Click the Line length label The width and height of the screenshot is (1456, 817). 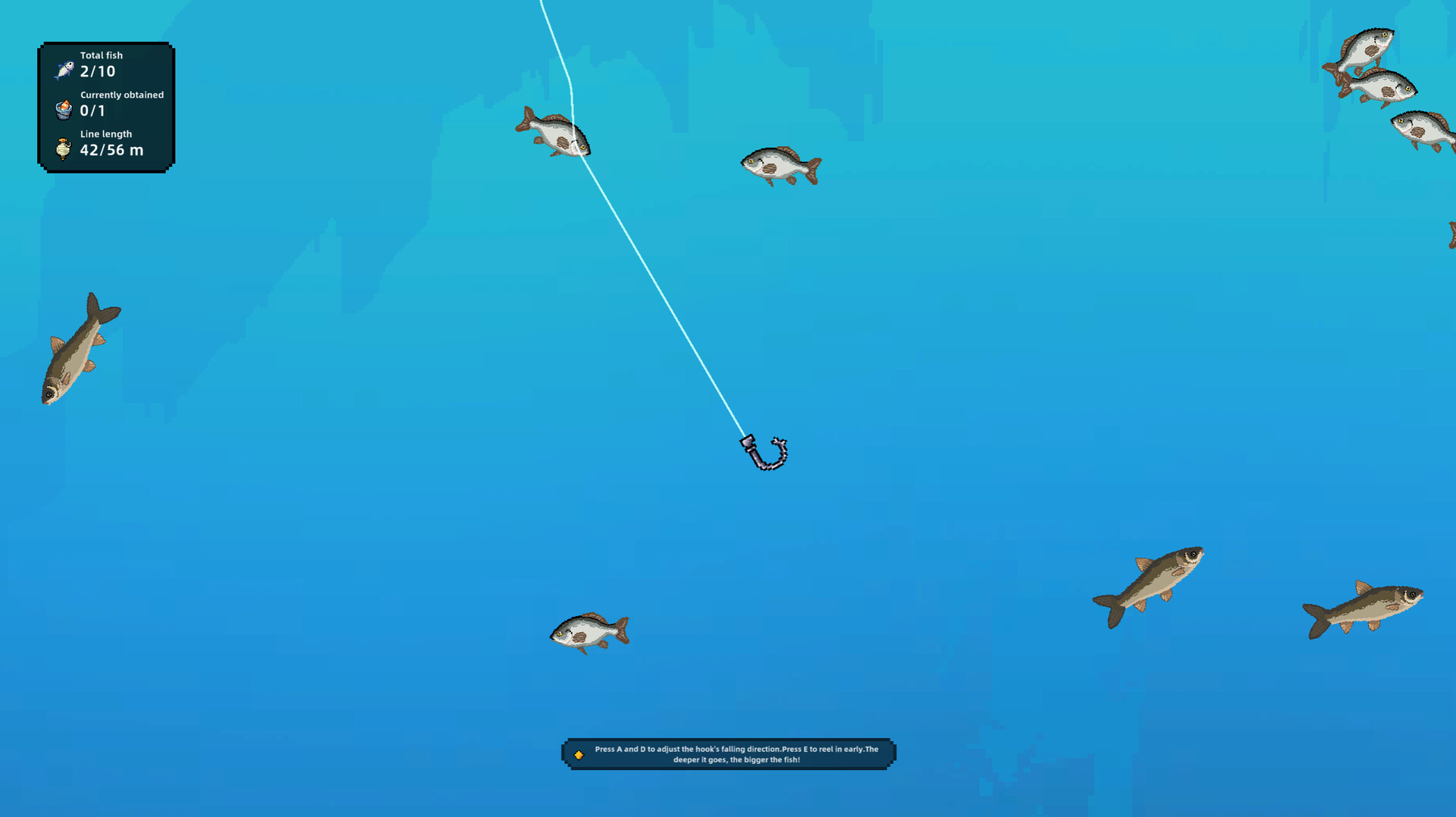point(105,133)
